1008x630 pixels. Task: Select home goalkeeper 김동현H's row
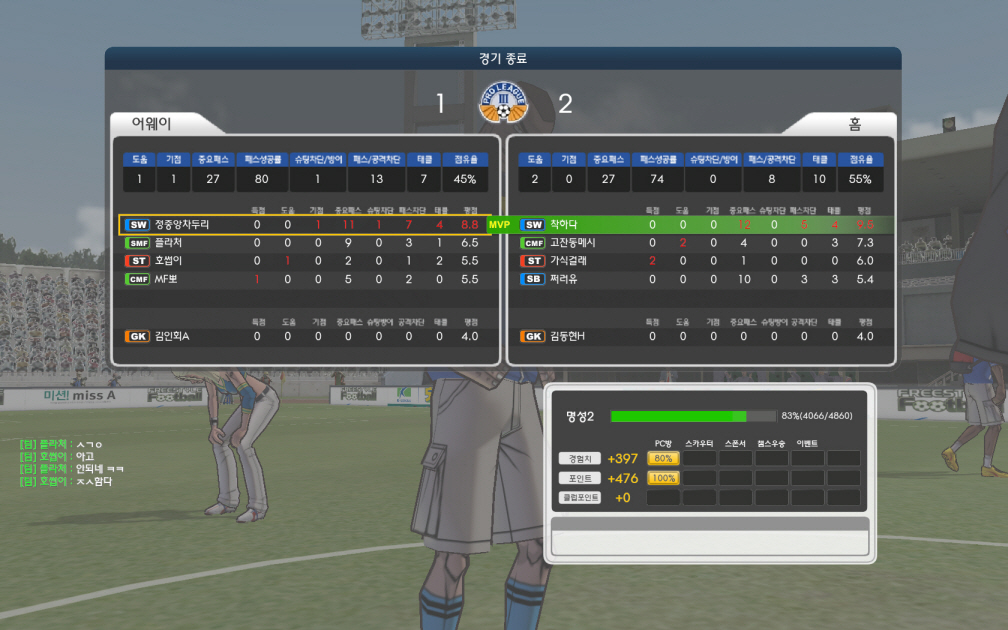point(700,336)
